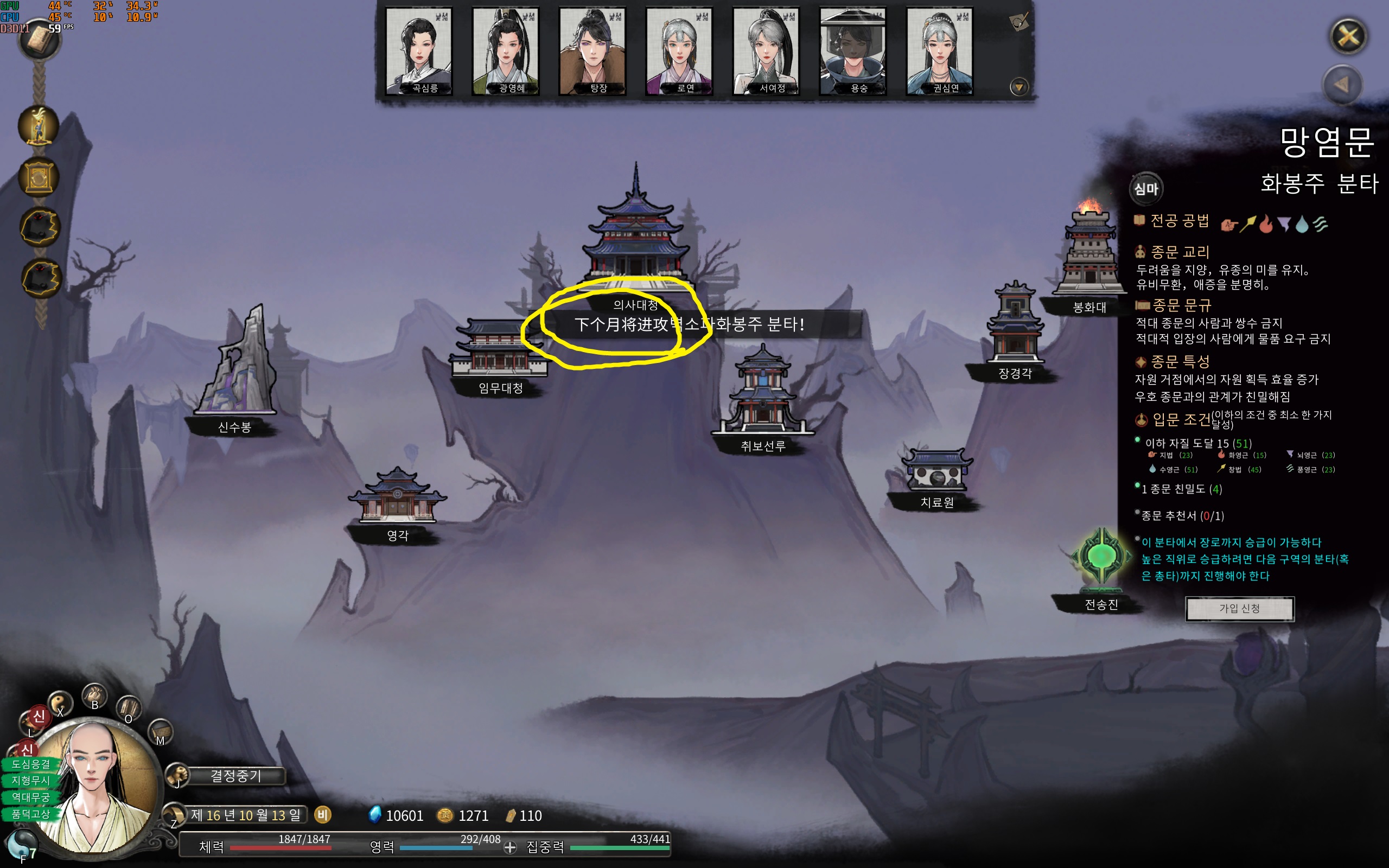
Task: Select the 로연 character portrait
Action: pyautogui.click(x=679, y=51)
